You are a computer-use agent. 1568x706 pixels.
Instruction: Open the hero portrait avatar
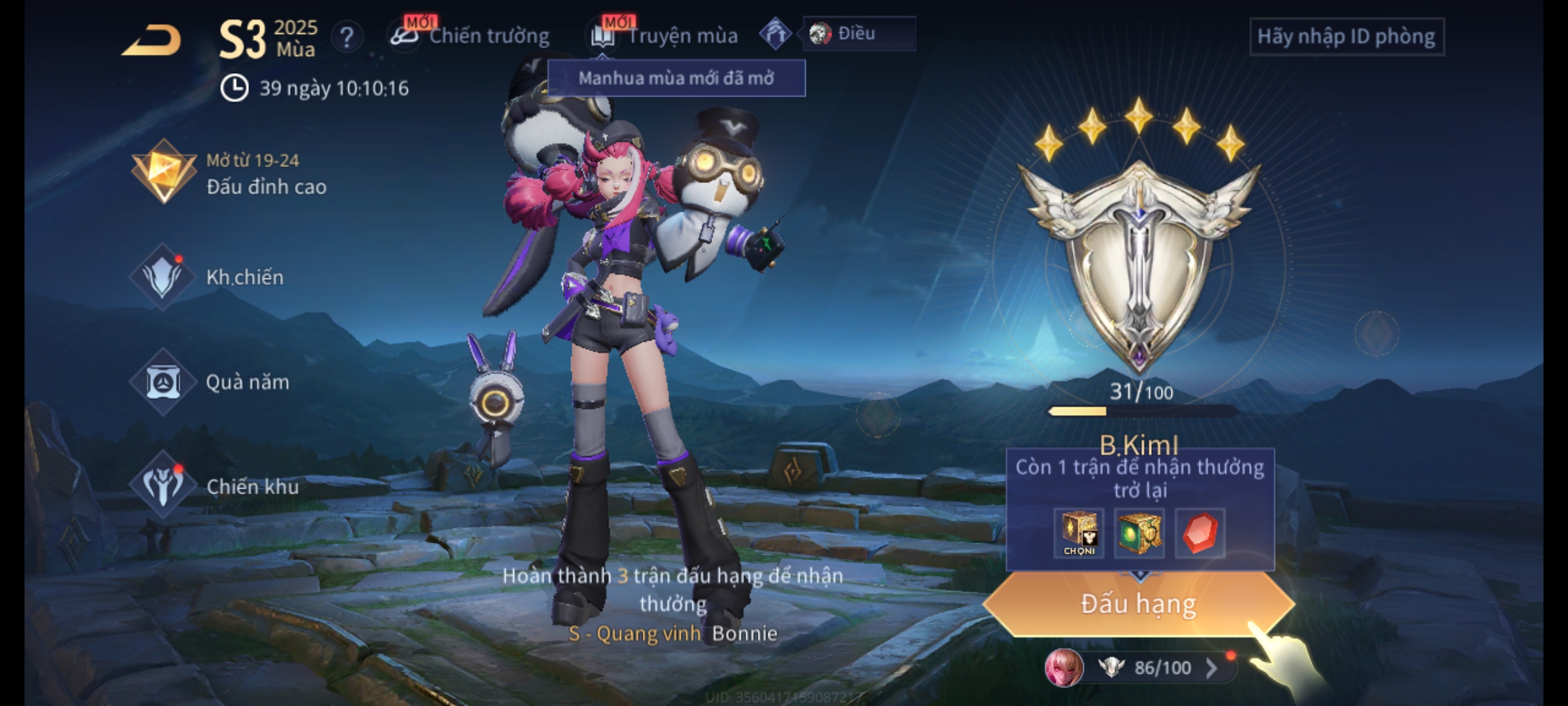click(x=1064, y=667)
